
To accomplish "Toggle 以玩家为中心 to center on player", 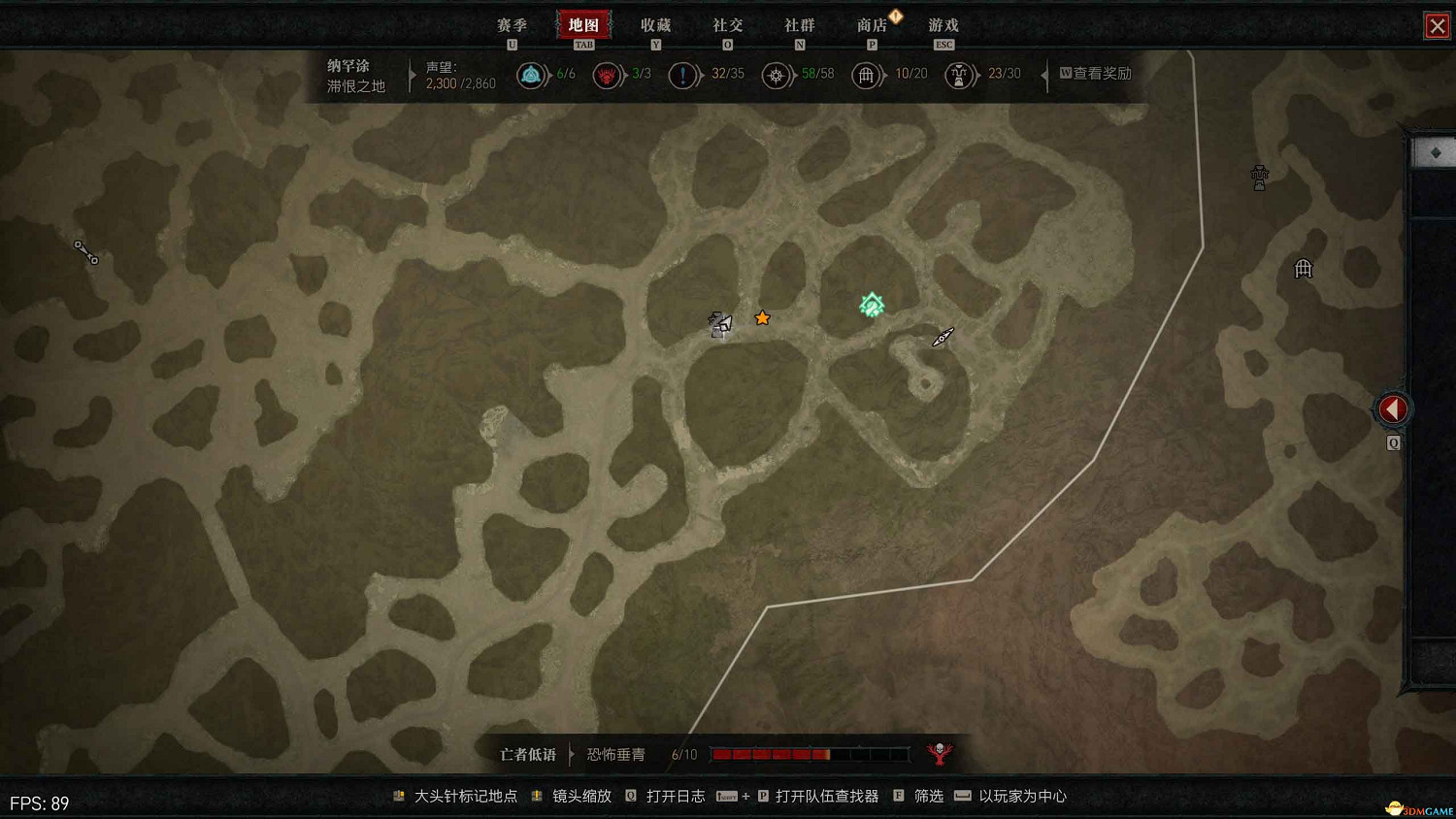I will coord(1022,796).
